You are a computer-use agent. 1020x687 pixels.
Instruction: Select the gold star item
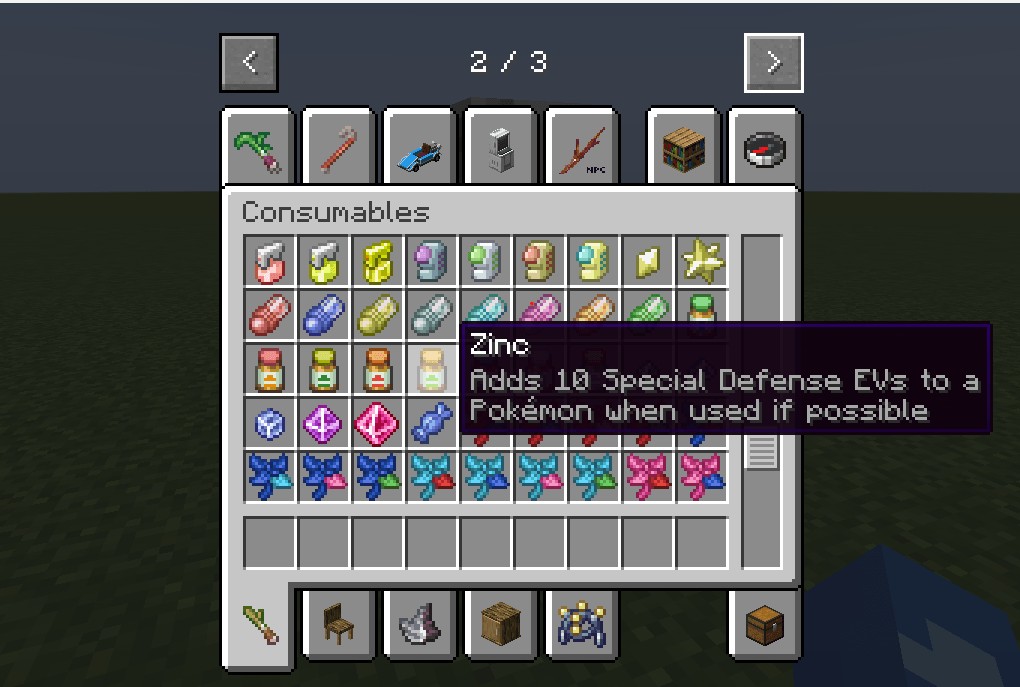(x=702, y=261)
